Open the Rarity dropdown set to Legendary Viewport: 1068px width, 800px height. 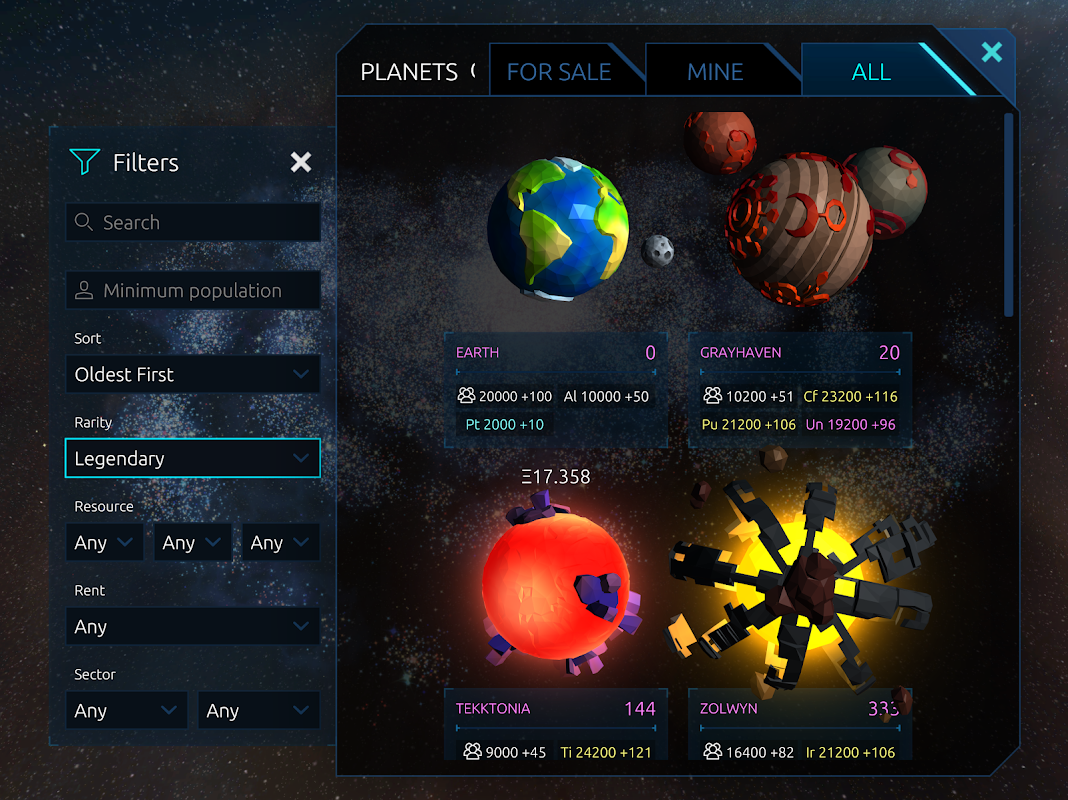[193, 459]
